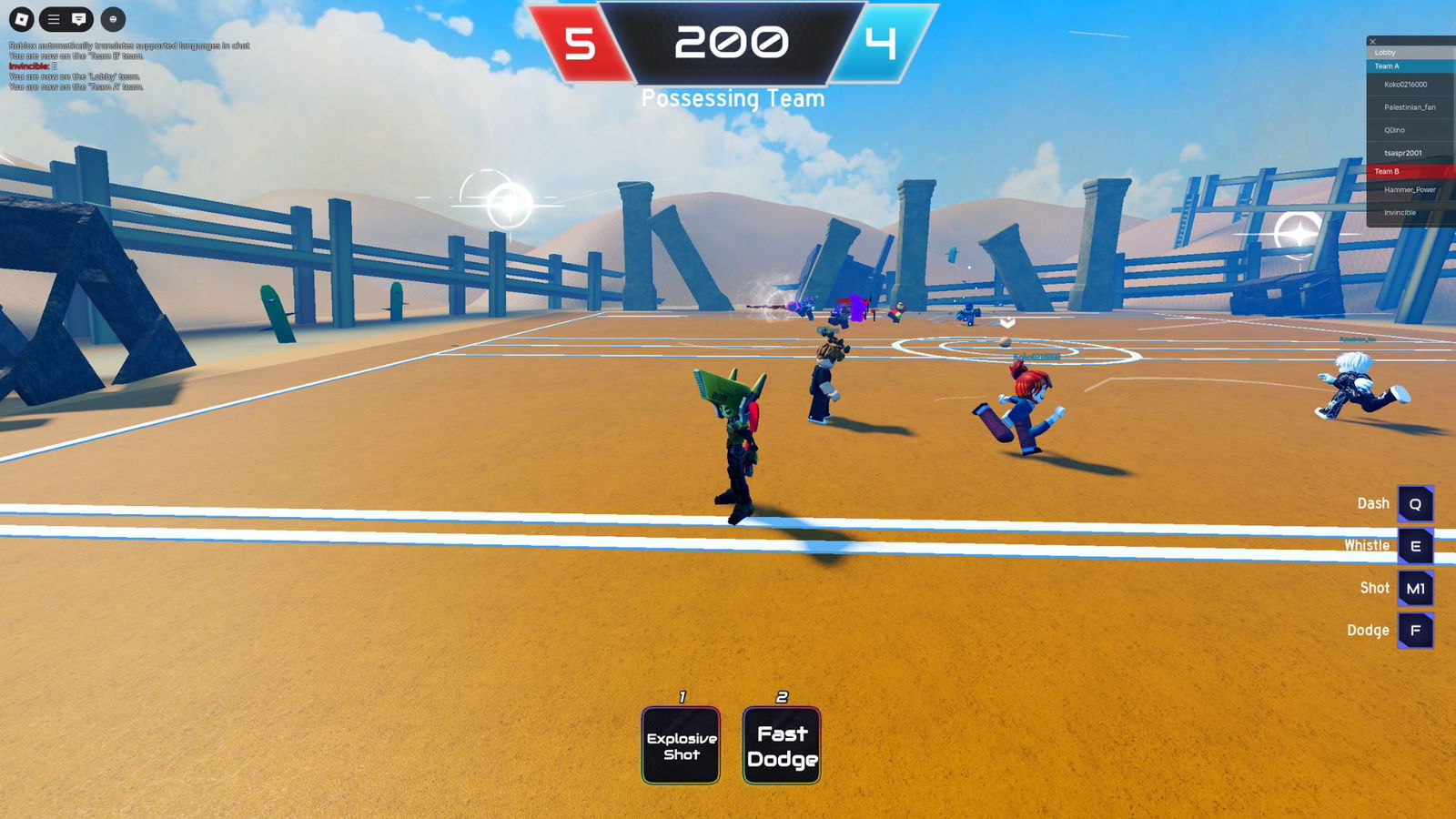
Task: Collapse the Team B section
Action: [1387, 170]
